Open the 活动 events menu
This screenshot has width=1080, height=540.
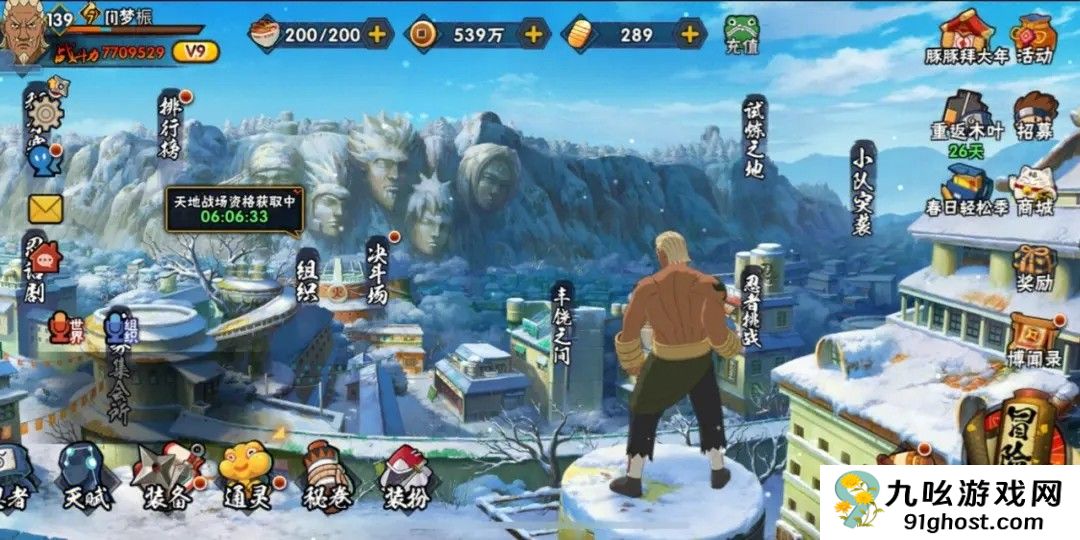tap(1034, 38)
